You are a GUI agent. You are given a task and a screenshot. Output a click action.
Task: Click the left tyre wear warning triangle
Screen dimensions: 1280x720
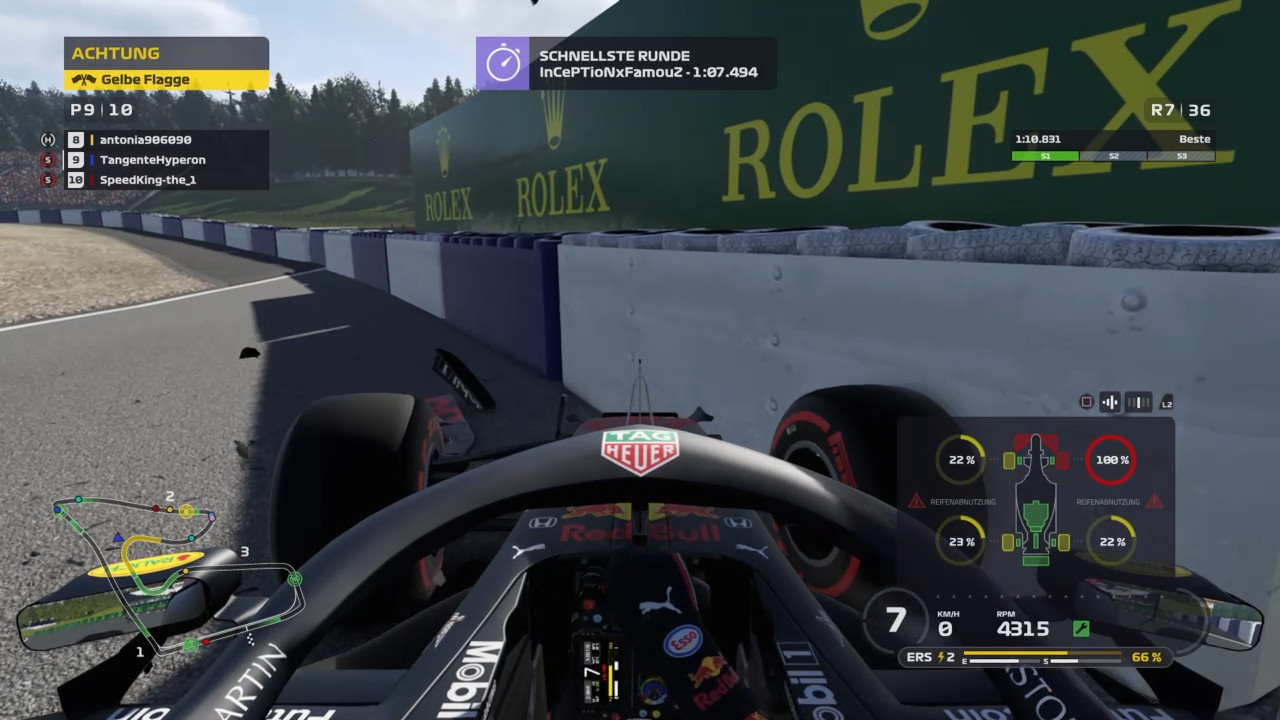(x=916, y=501)
